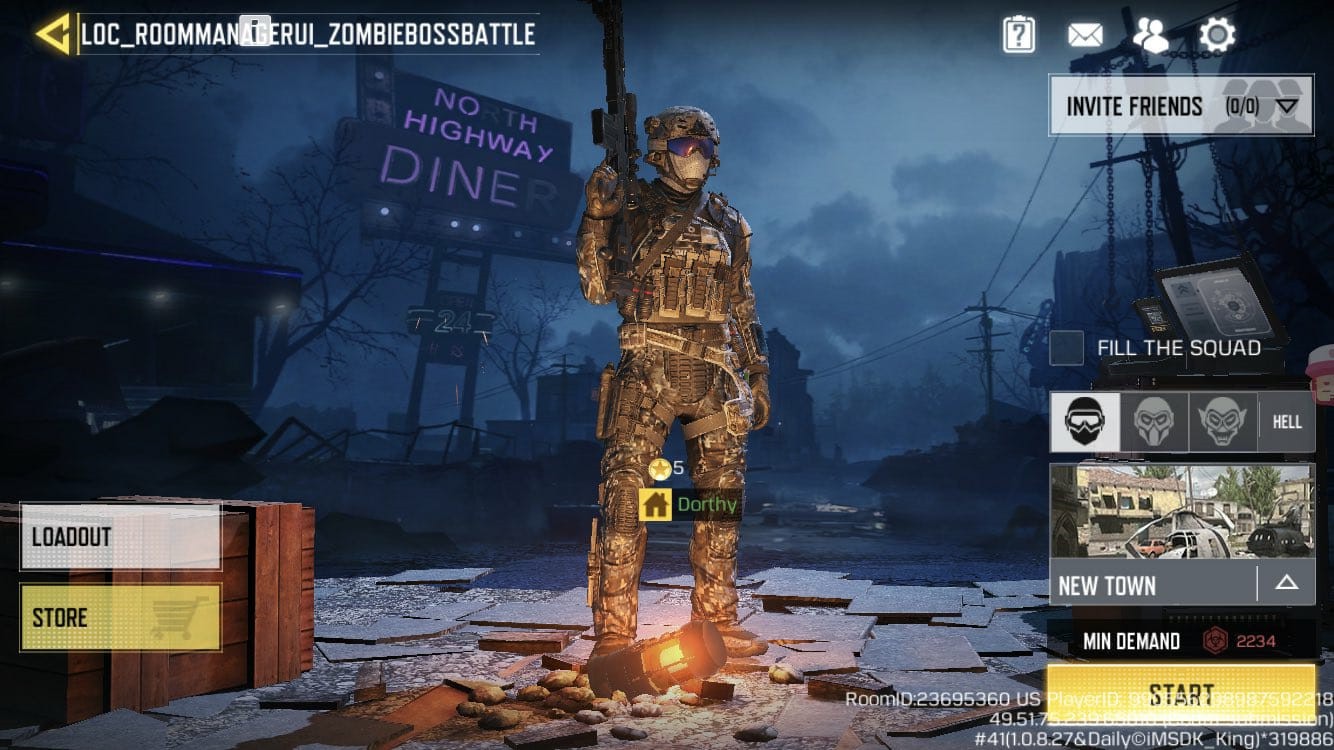Tick the Fill the Squad checkbox
The height and width of the screenshot is (750, 1334).
pyautogui.click(x=1067, y=349)
